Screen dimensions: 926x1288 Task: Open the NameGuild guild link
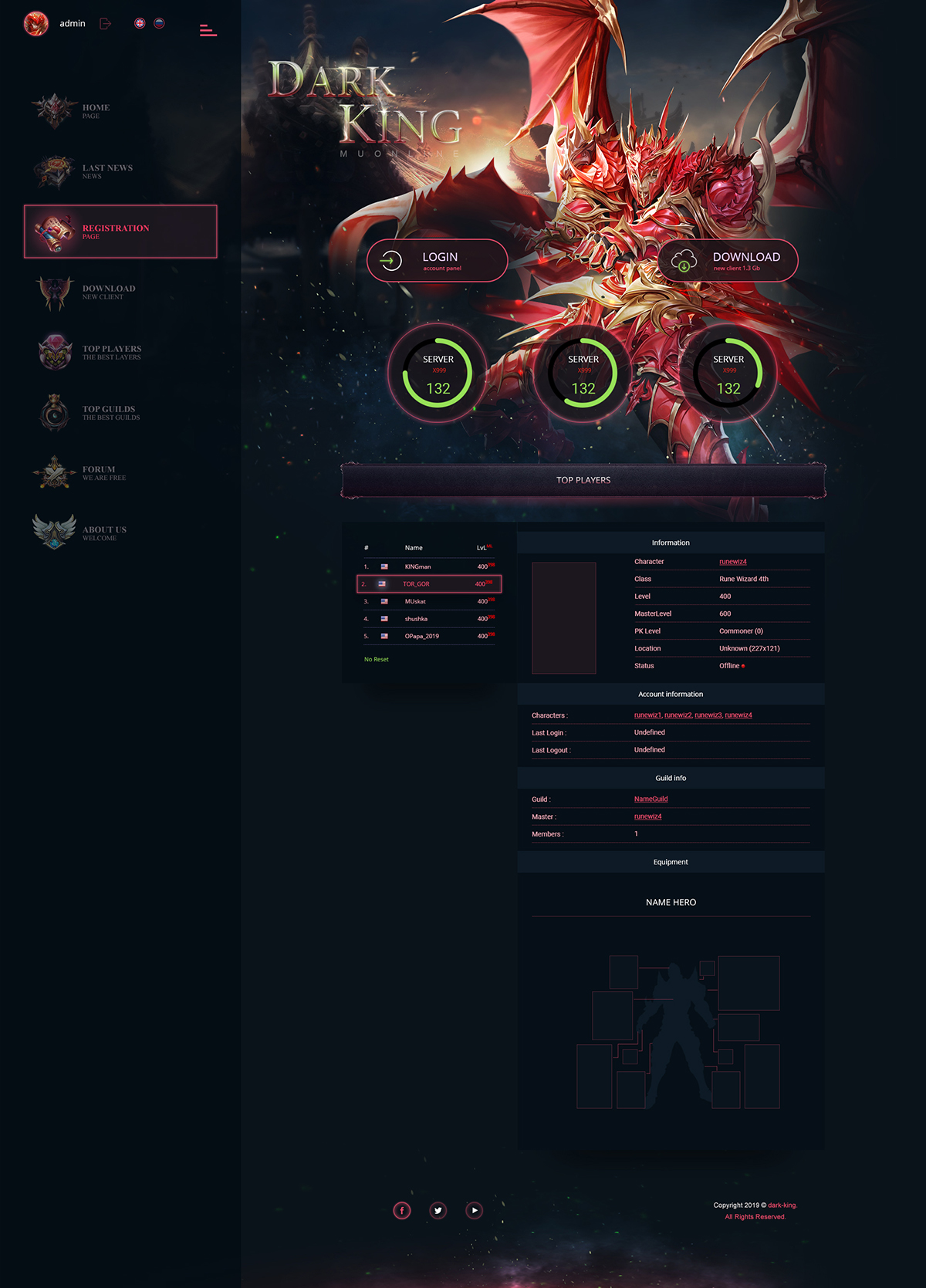pyautogui.click(x=651, y=799)
